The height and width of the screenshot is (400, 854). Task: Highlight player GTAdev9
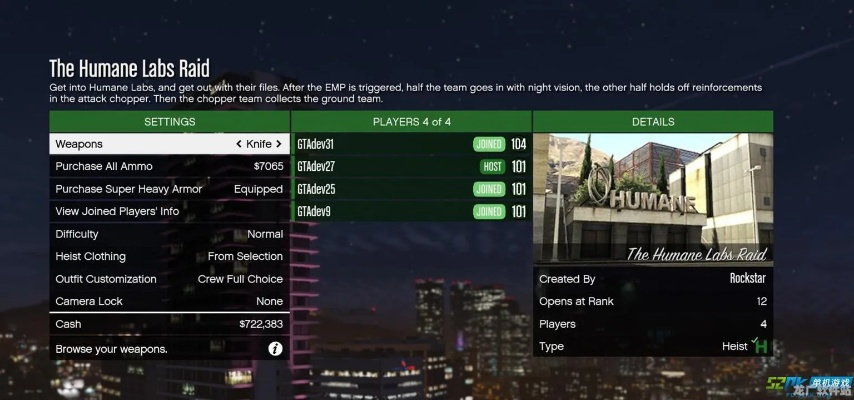410,211
